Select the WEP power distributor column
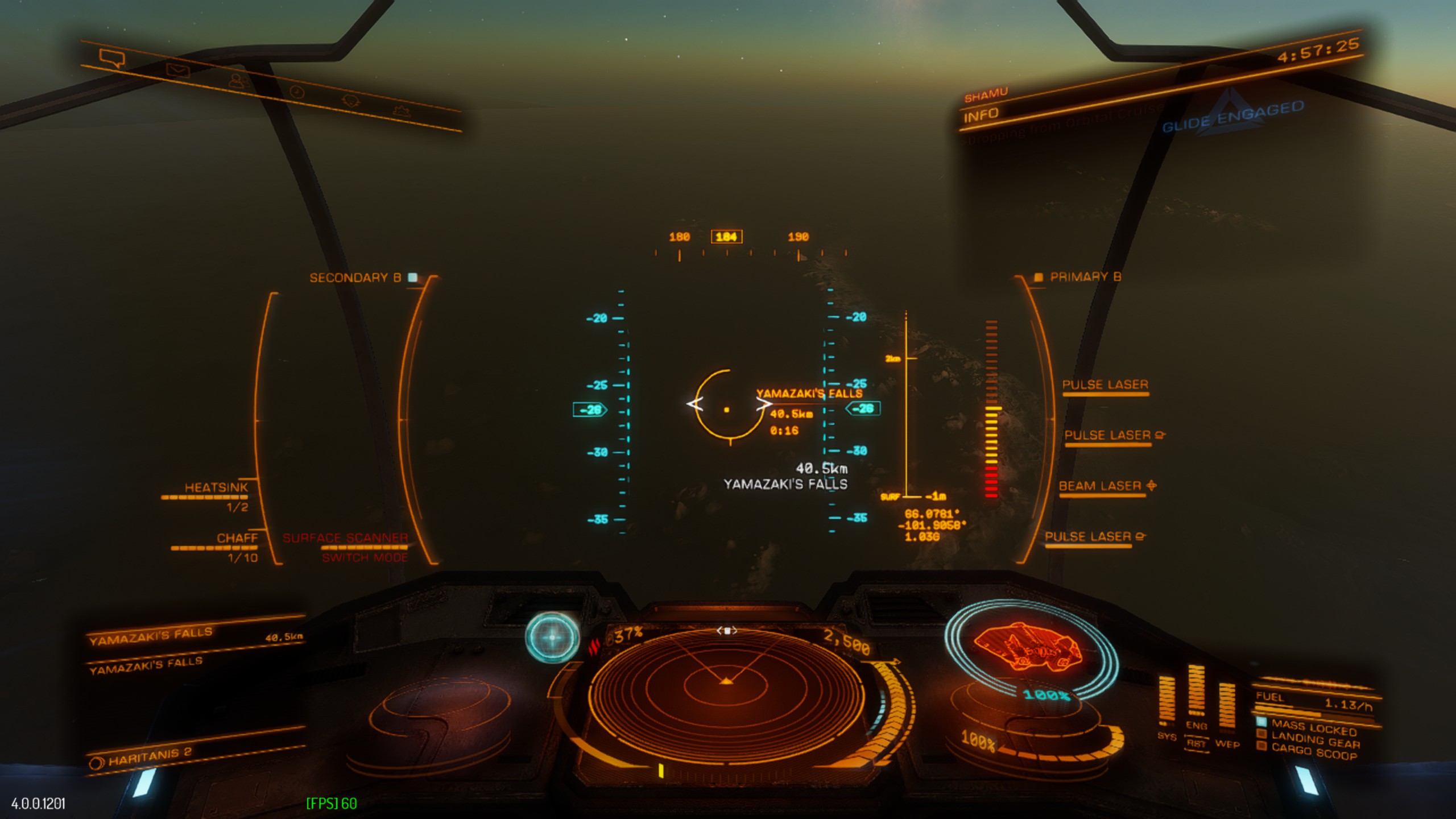Image resolution: width=1456 pixels, height=819 pixels. (x=1227, y=708)
